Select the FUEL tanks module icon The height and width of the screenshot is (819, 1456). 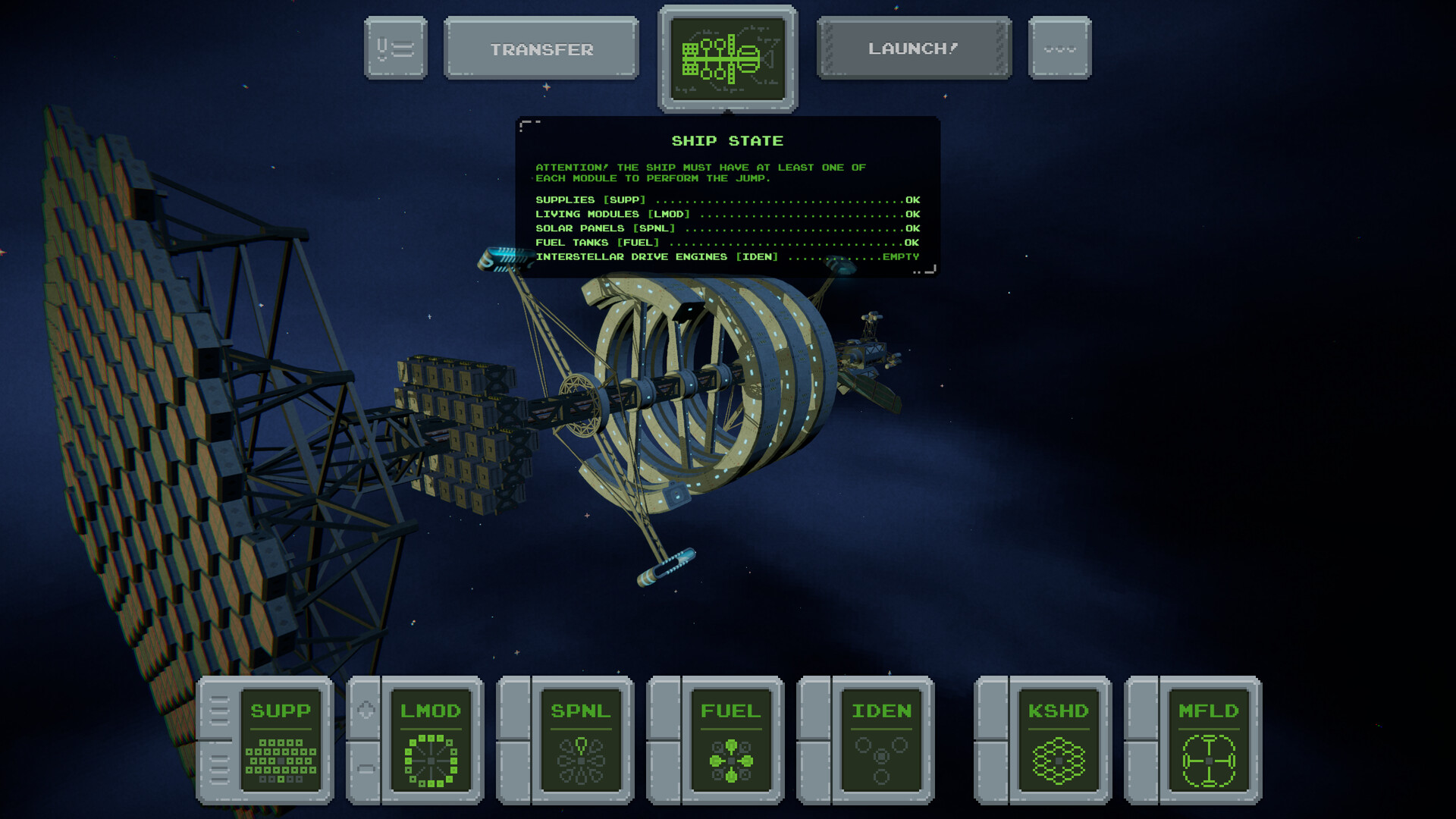730,739
